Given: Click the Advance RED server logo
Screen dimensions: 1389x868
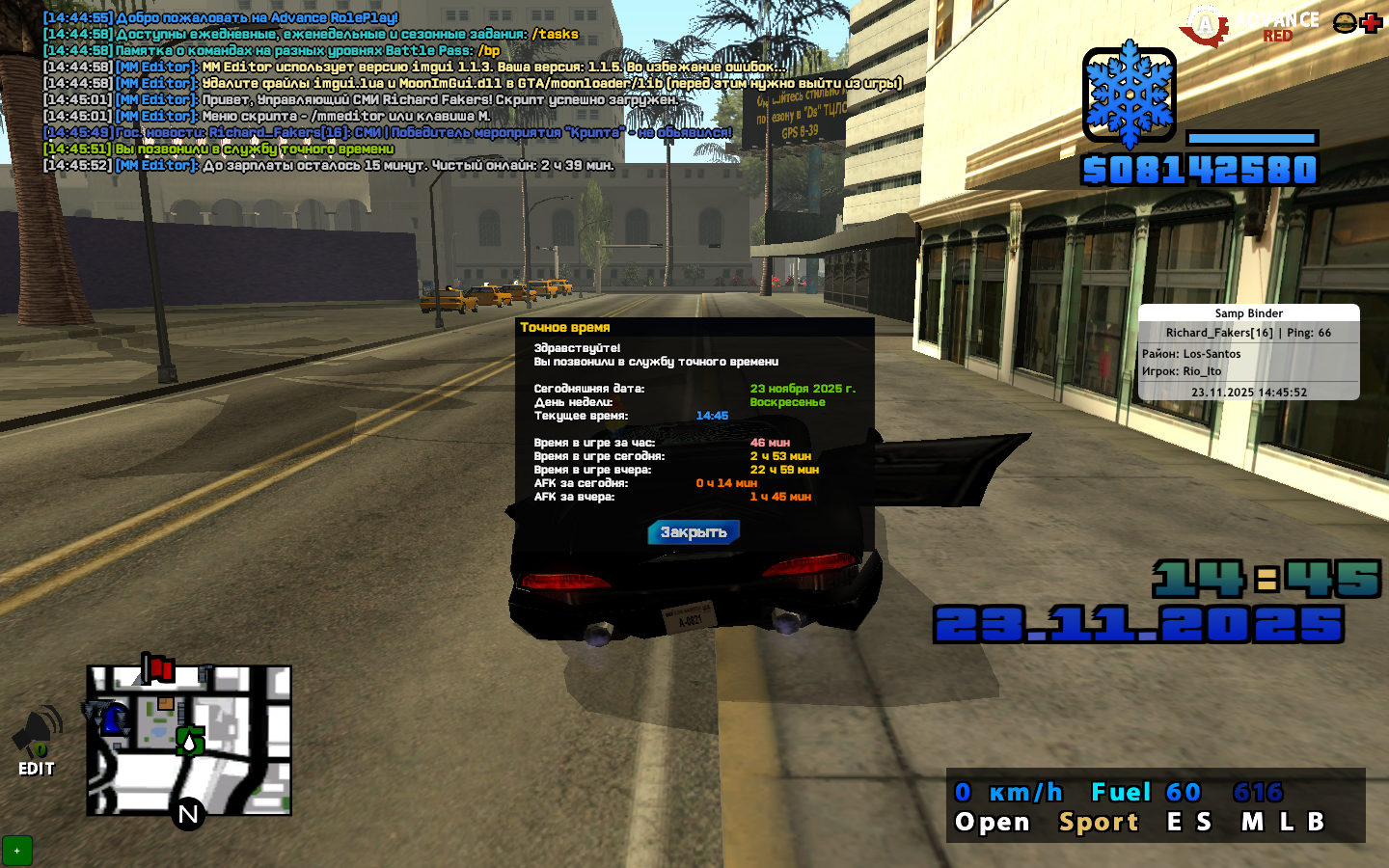Looking at the screenshot, I should (x=1250, y=26).
